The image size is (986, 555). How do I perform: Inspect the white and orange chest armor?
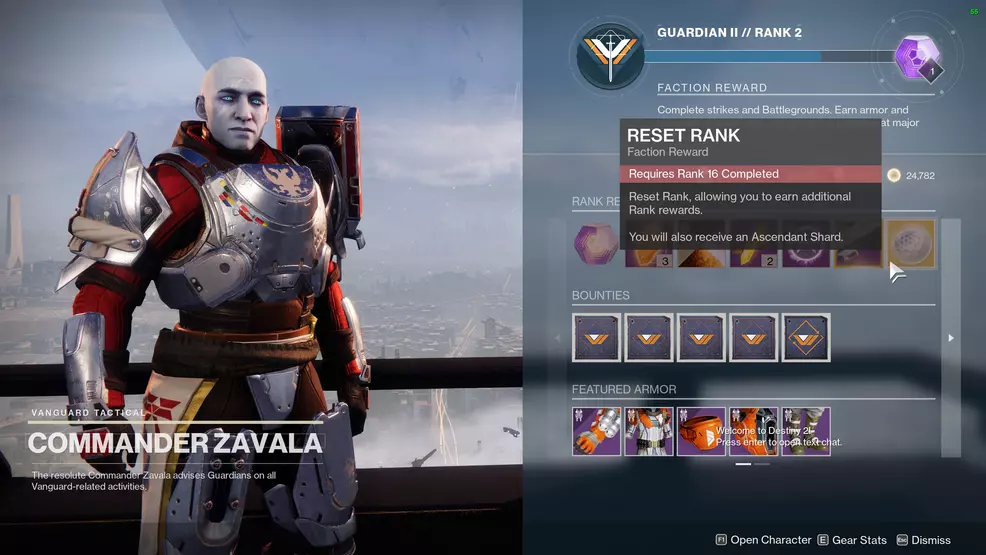(x=649, y=431)
